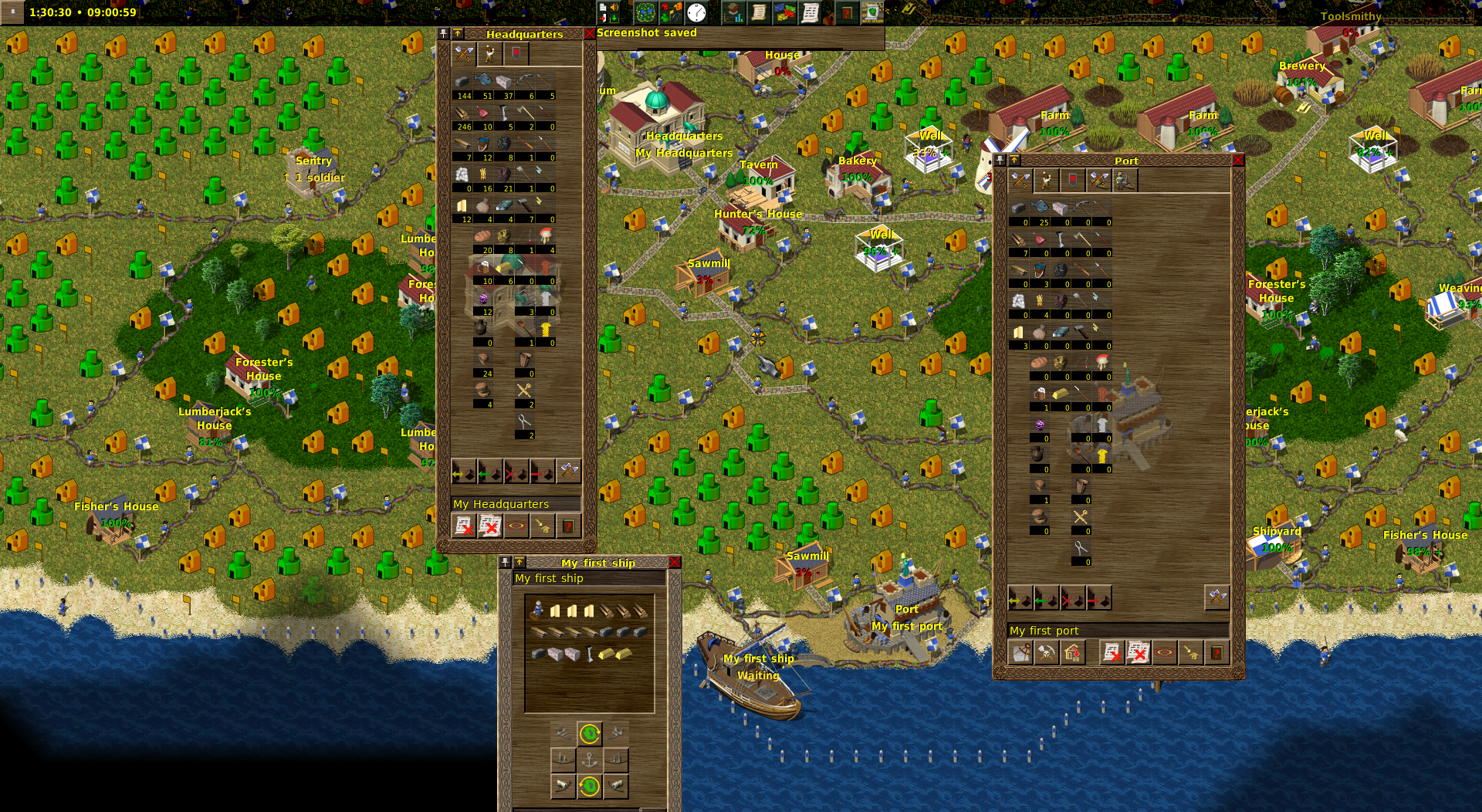Click the ship anchor button
The width and height of the screenshot is (1482, 812).
coord(590,760)
